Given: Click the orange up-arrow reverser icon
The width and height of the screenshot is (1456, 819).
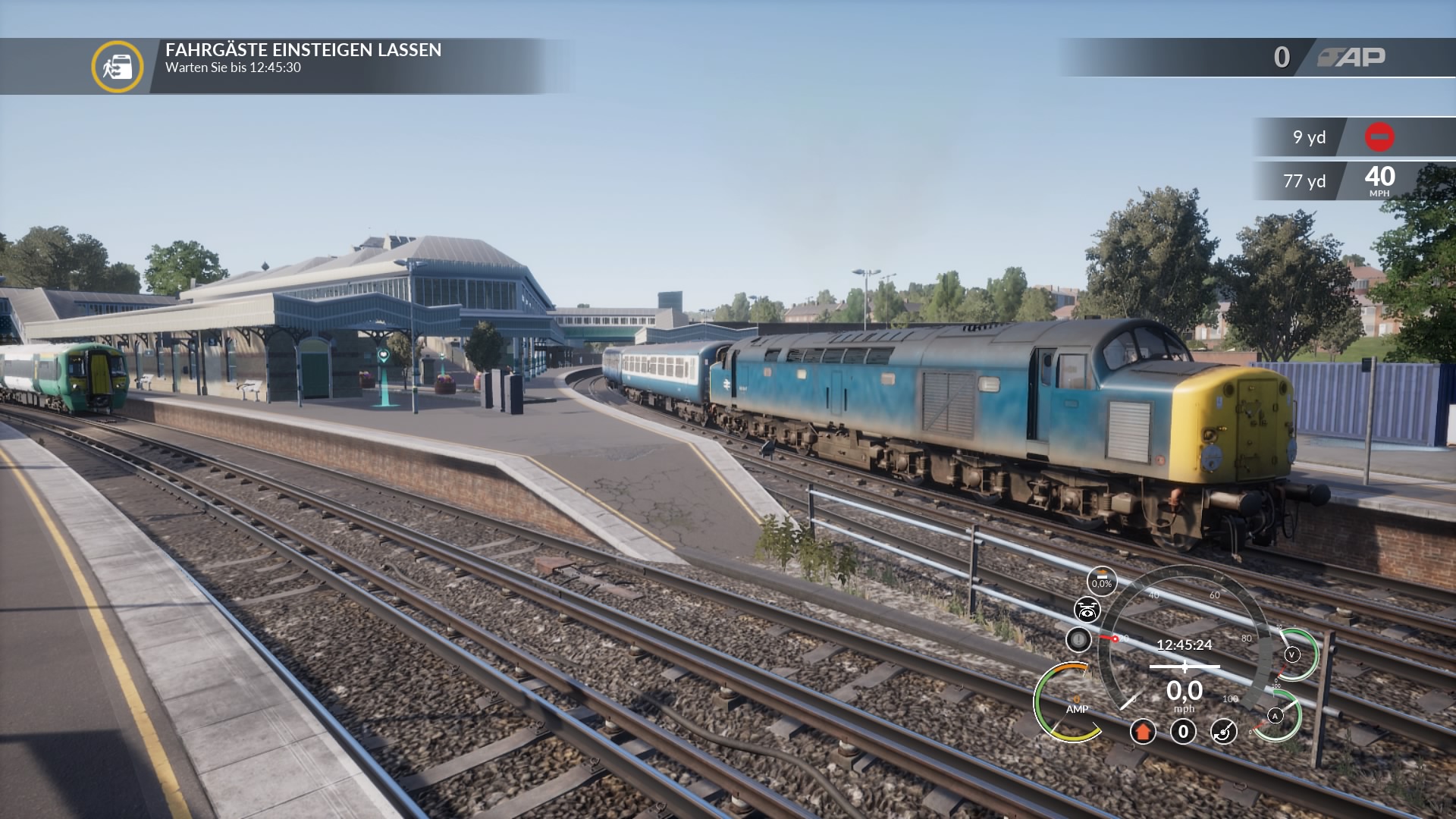Looking at the screenshot, I should click(1143, 732).
